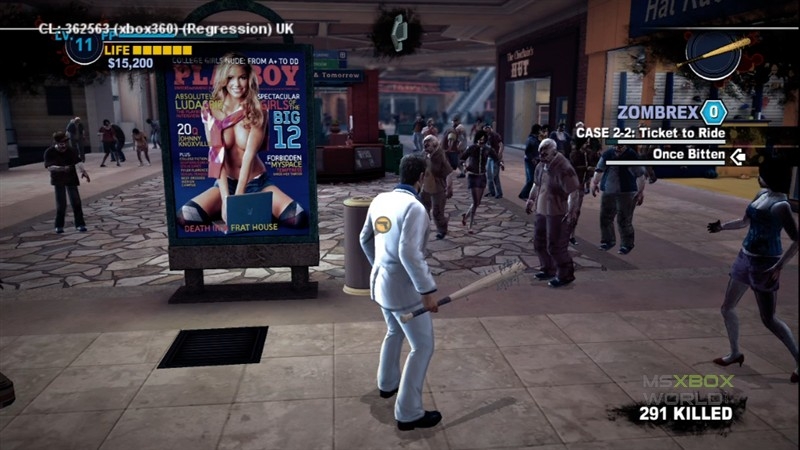
Task: Choose the Once Bitten mission tracker
Action: pos(689,155)
